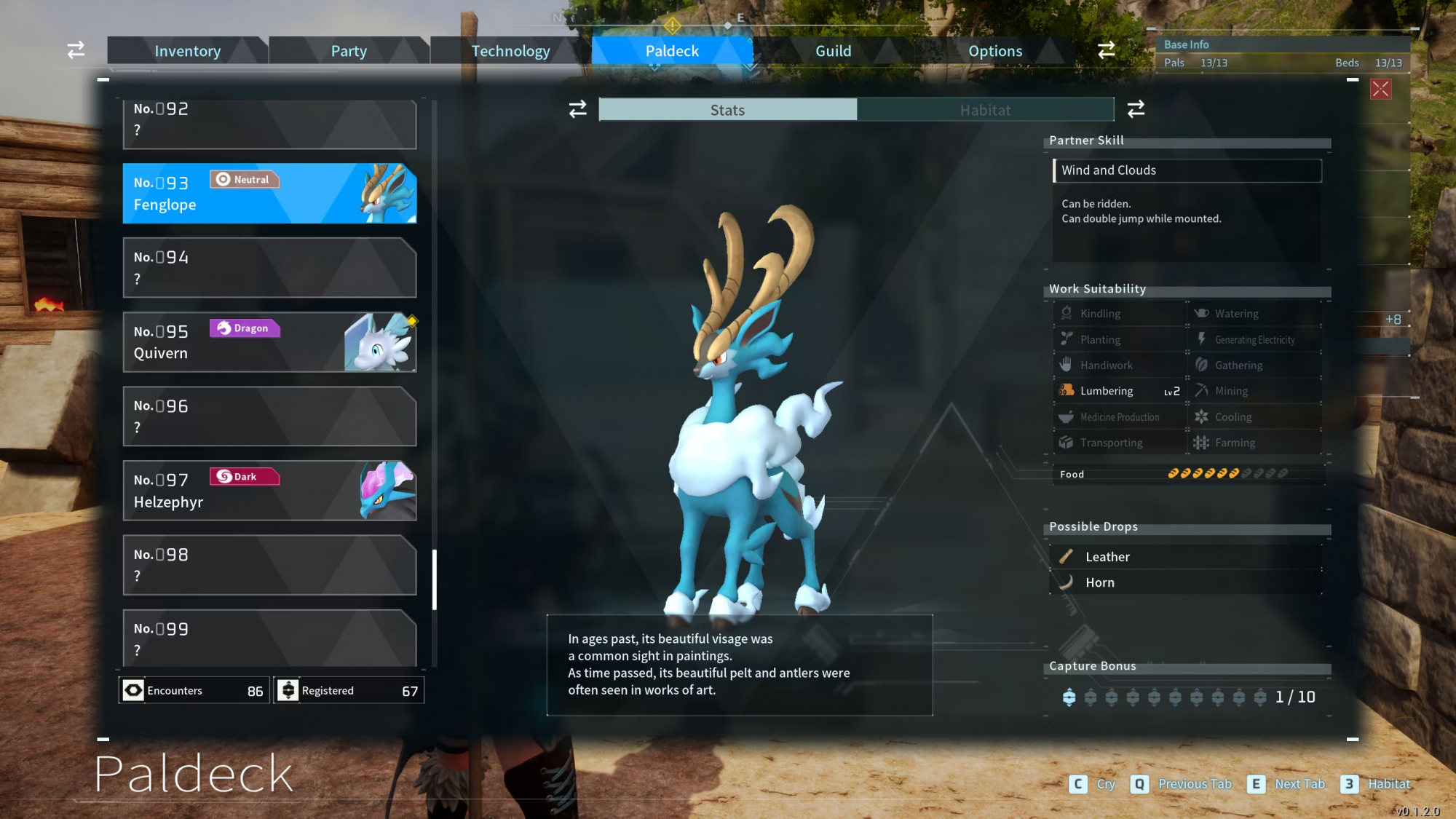The width and height of the screenshot is (1456, 819).
Task: Close the Paldeck with the red X
Action: (x=1380, y=90)
